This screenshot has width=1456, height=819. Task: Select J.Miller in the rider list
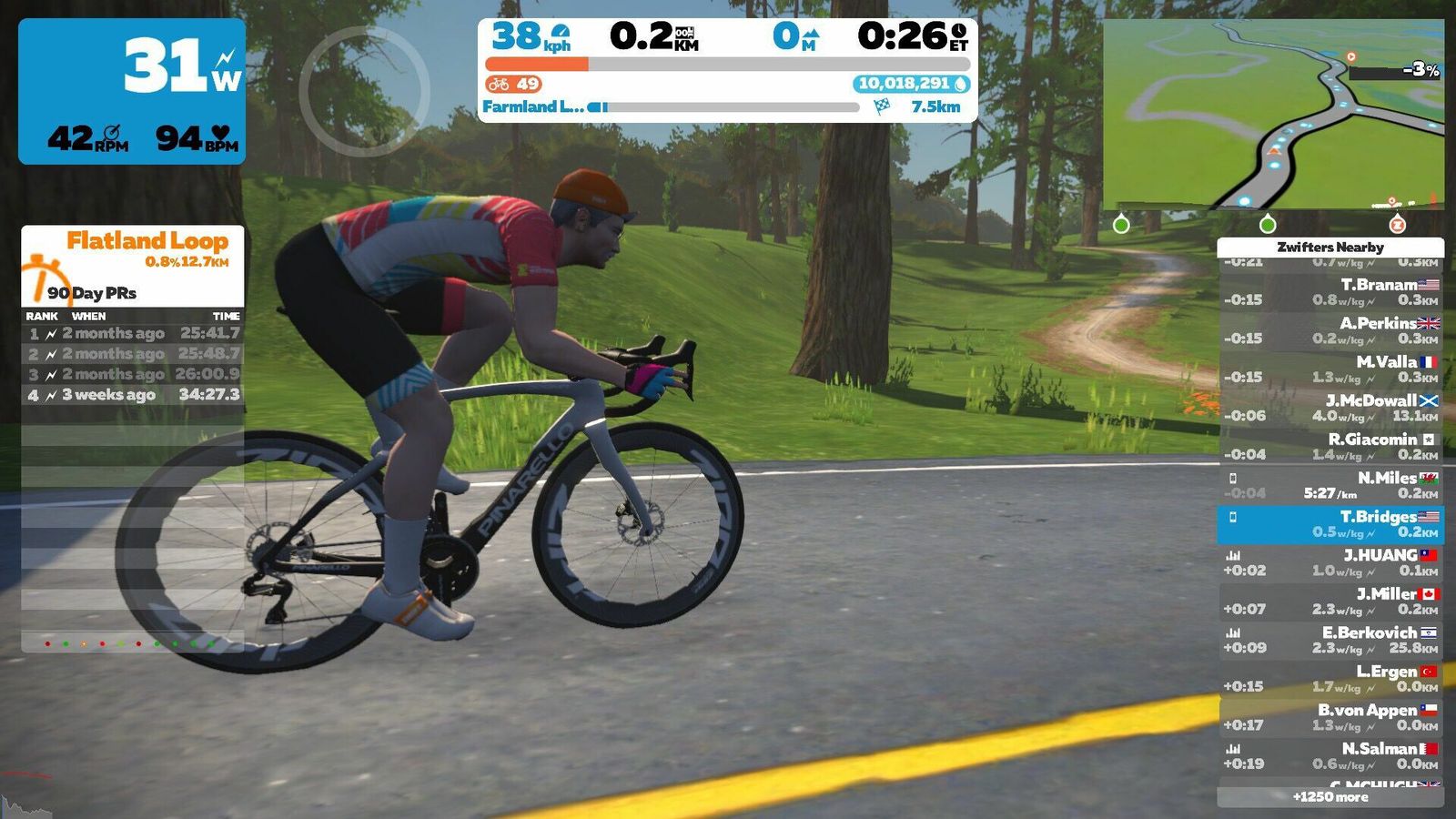coord(1330,602)
